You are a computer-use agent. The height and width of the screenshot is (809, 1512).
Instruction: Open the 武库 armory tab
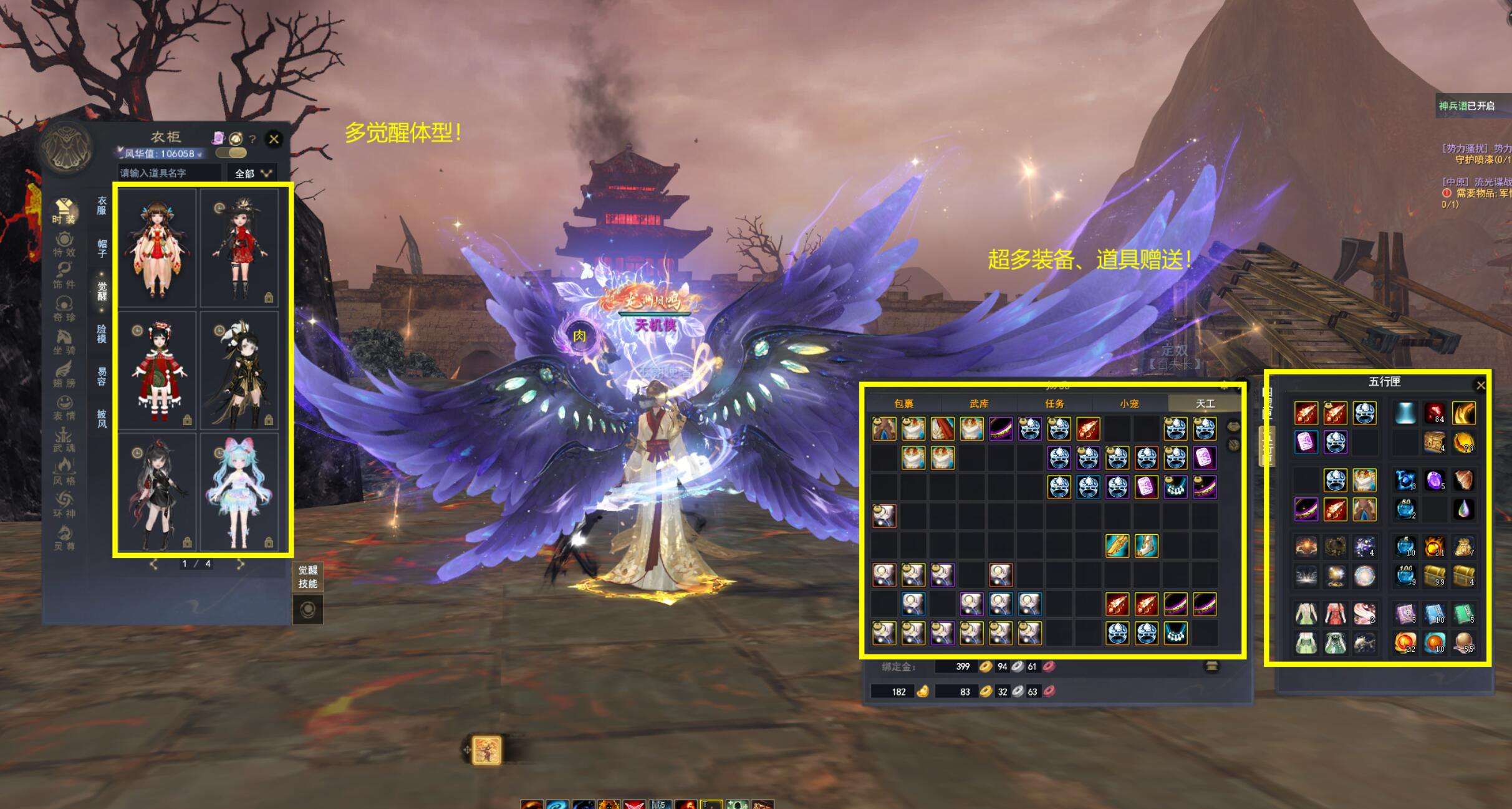click(x=979, y=404)
